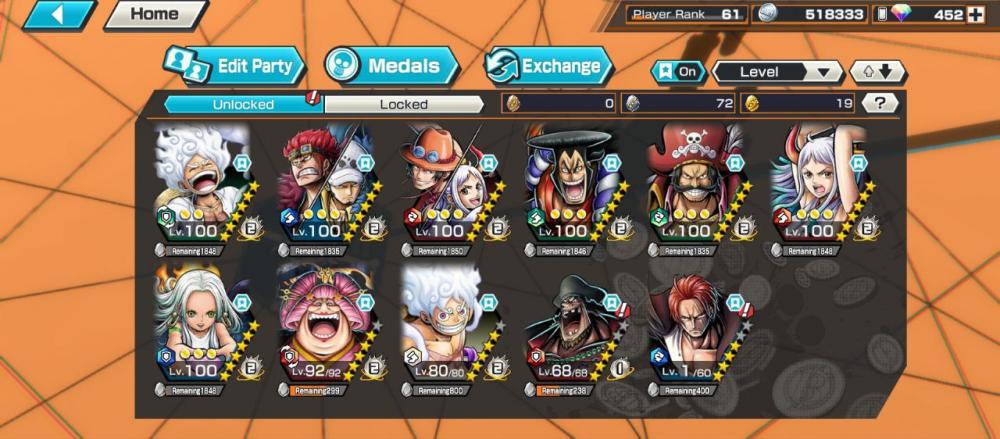Open the Medals menu
1000x439 pixels.
coord(390,67)
